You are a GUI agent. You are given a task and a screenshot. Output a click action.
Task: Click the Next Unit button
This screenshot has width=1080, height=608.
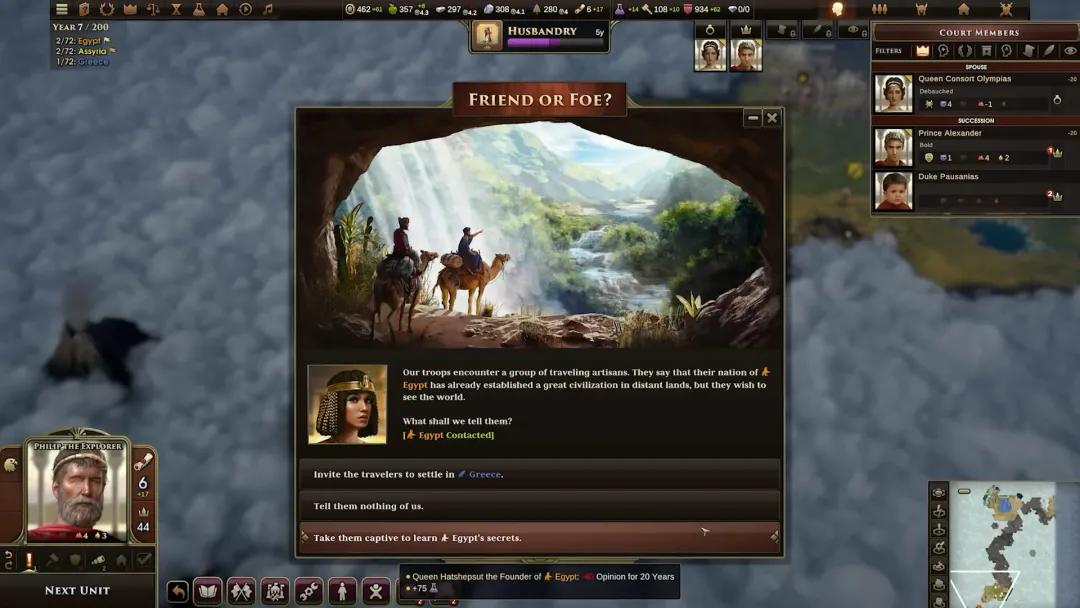coord(77,590)
